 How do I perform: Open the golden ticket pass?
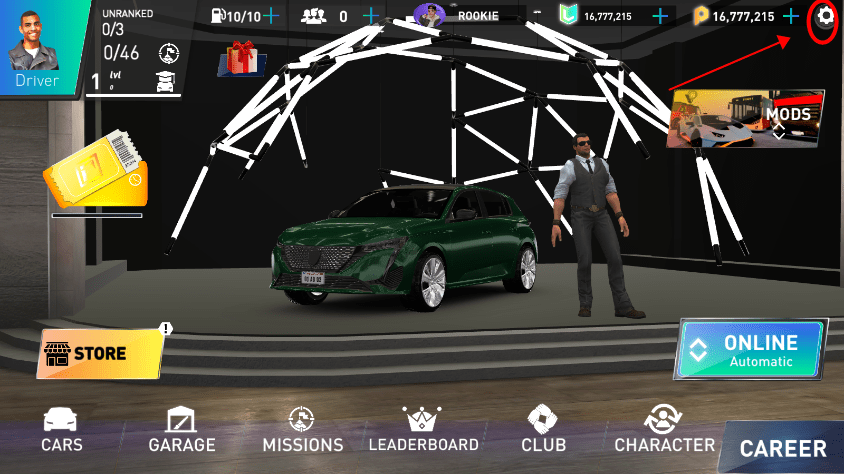95,174
